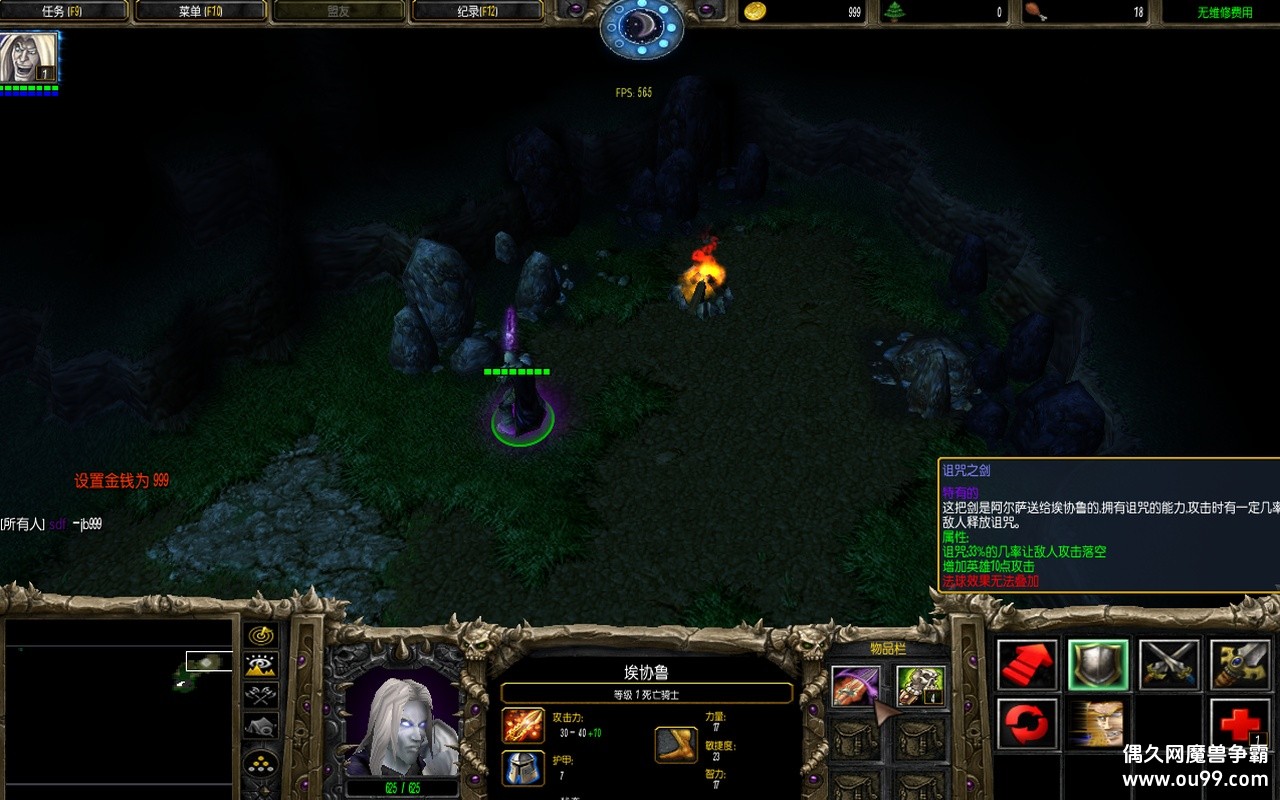Image resolution: width=1280 pixels, height=800 pixels.
Task: Select the hero icon in the top-left corner
Action: pos(28,58)
